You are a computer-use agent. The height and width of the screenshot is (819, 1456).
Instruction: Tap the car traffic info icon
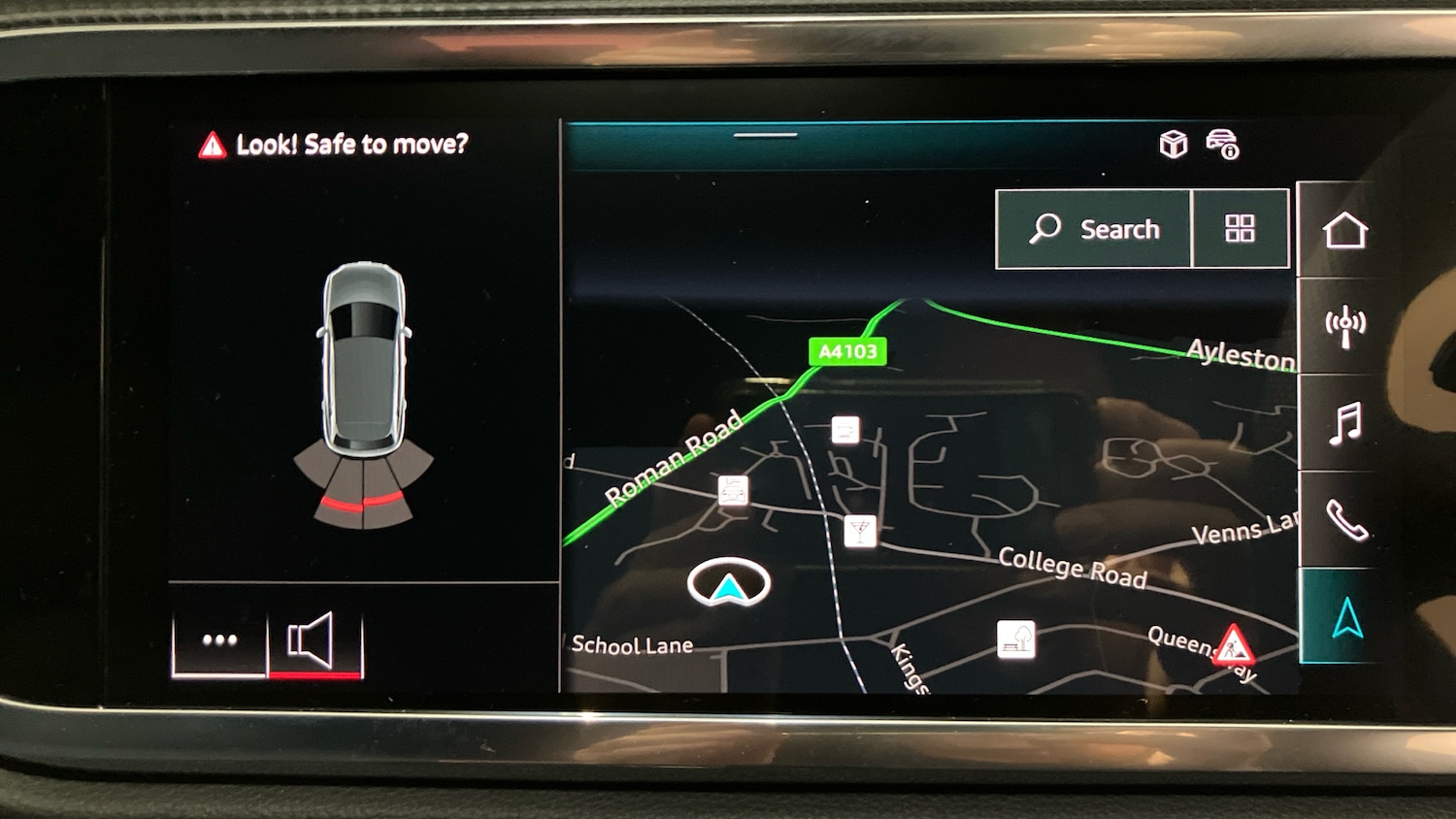1223,145
